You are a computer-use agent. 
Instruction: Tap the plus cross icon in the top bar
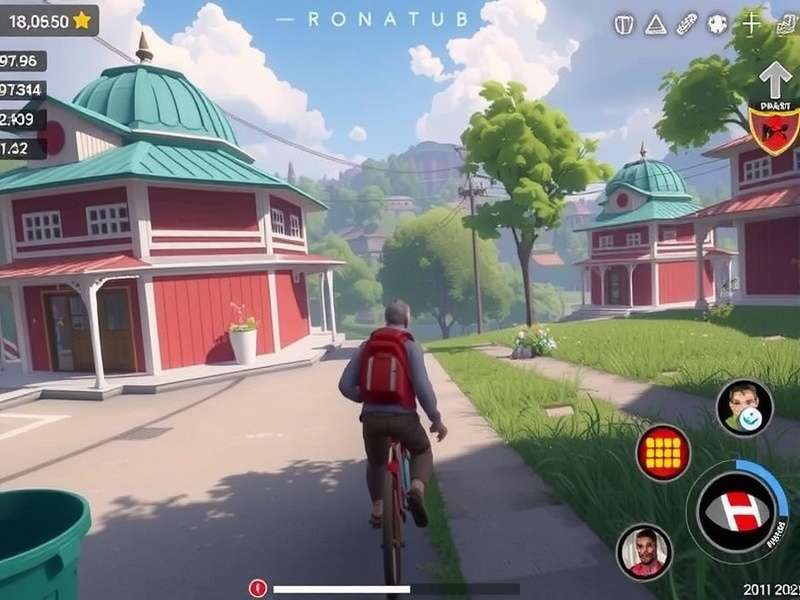point(751,24)
